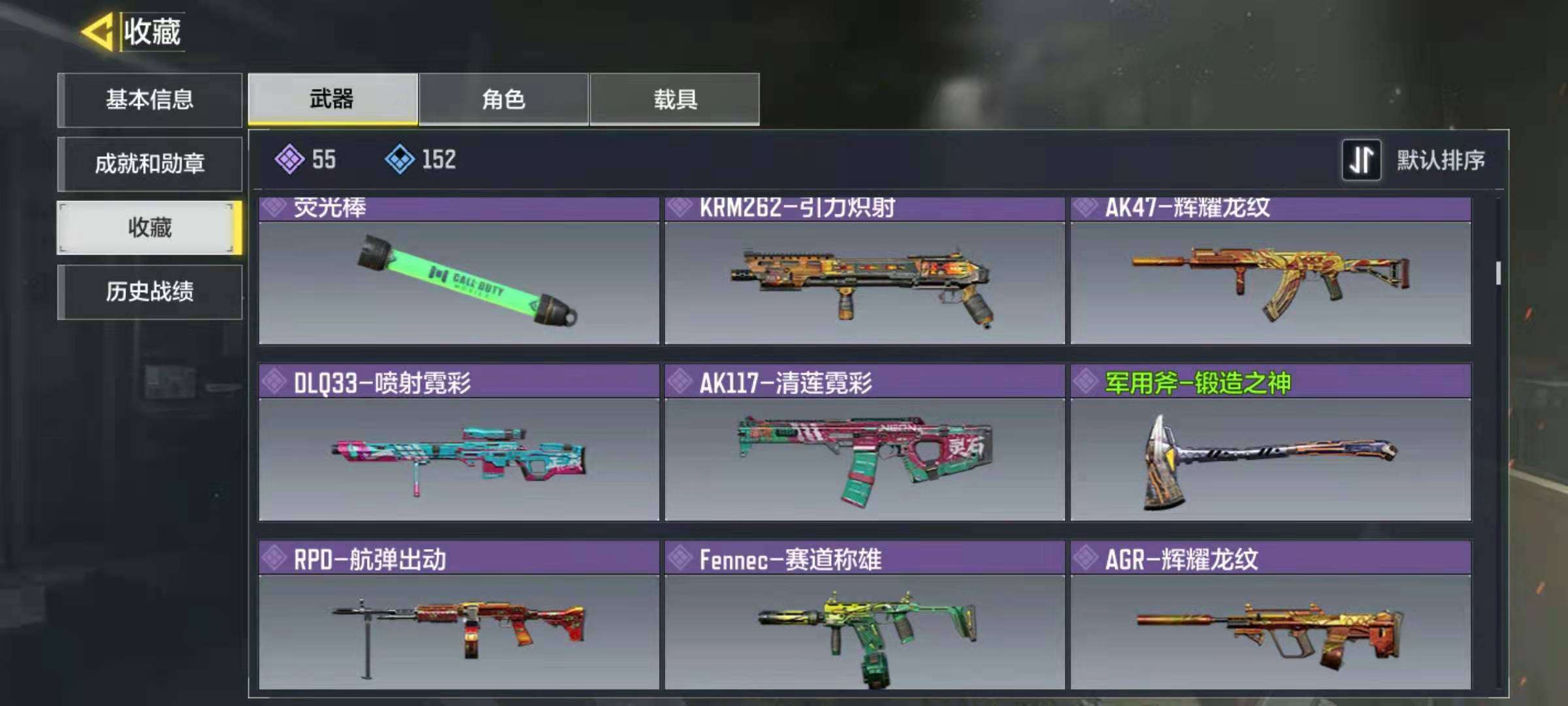The height and width of the screenshot is (706, 1568).
Task: Toggle the 武器 tab selection
Action: click(x=332, y=99)
